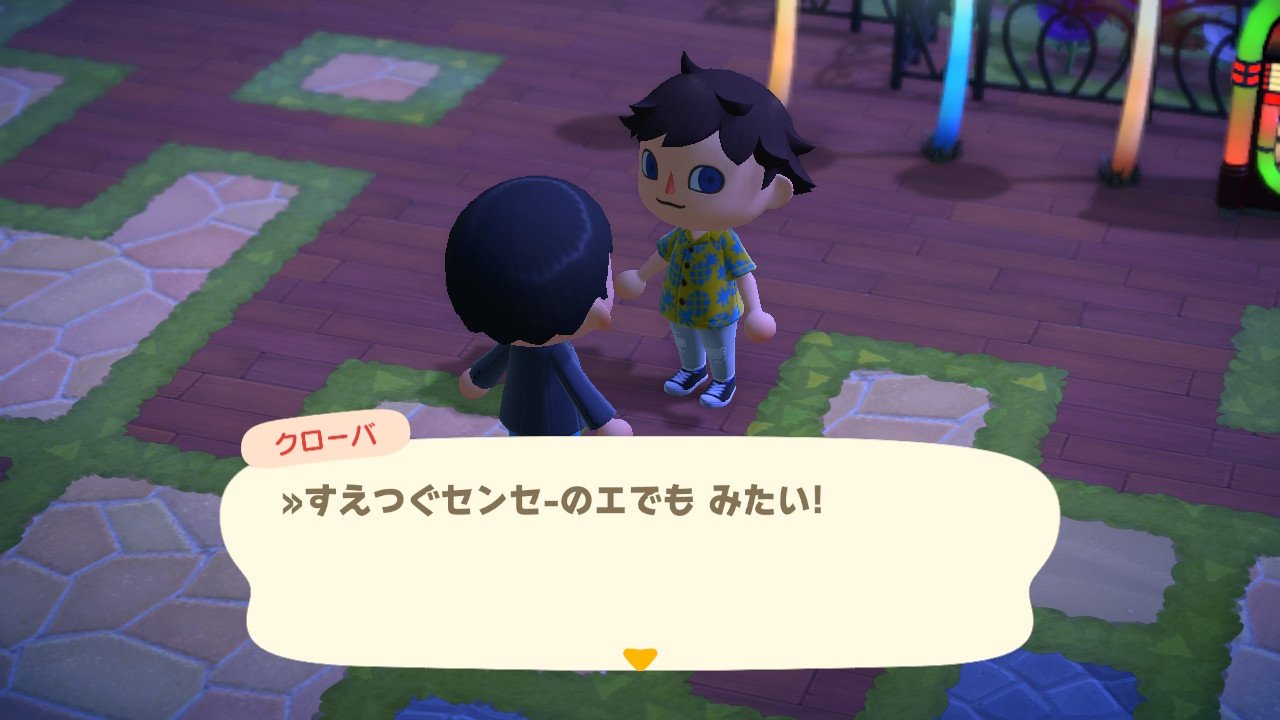This screenshot has width=1280, height=720.
Task: Advance dialogue with the orange continue arrow
Action: 639,658
